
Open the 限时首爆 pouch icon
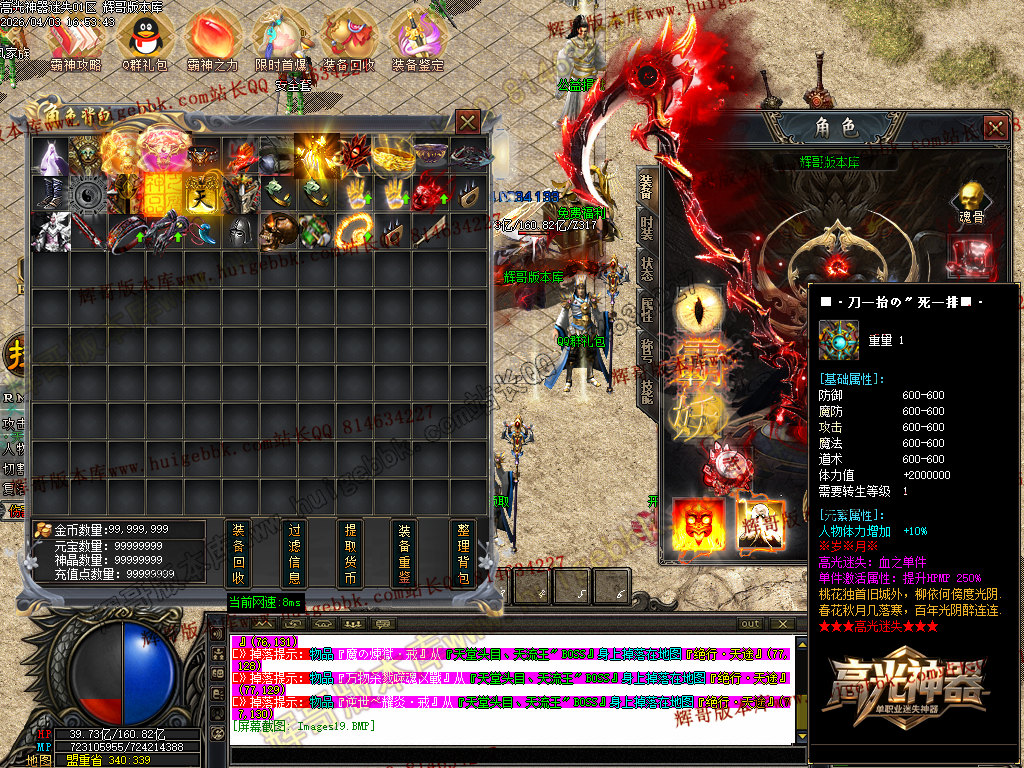coord(279,38)
